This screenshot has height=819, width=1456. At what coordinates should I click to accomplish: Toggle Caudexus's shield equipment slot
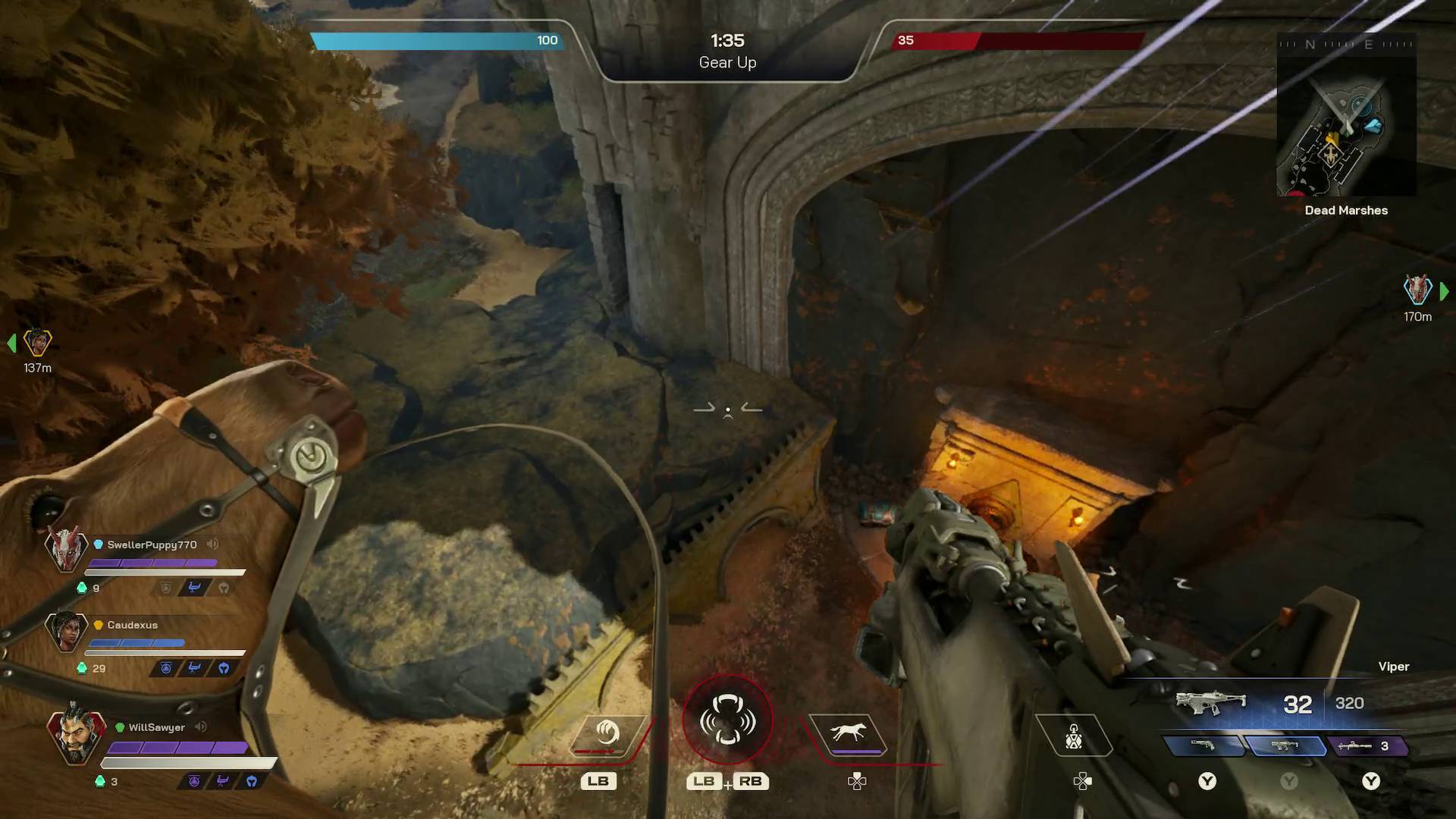(166, 667)
